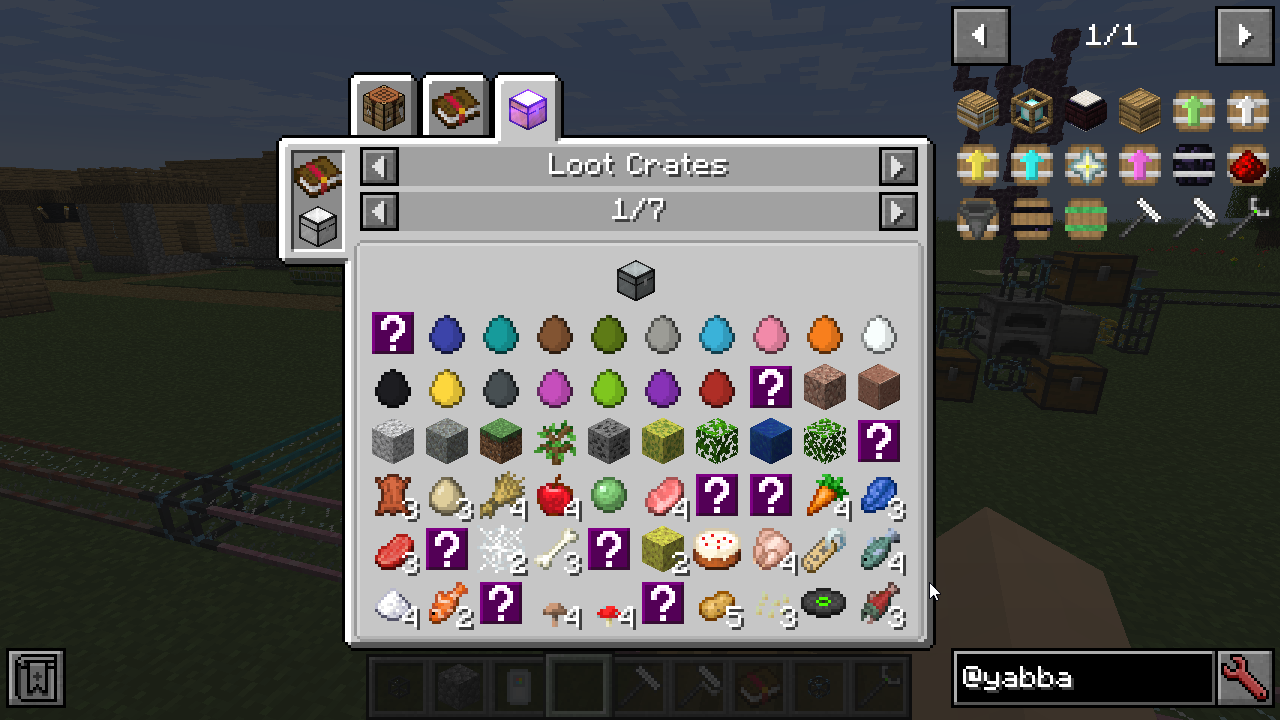Go to next recipe category arrow
This screenshot has height=720, width=1280.
898,166
